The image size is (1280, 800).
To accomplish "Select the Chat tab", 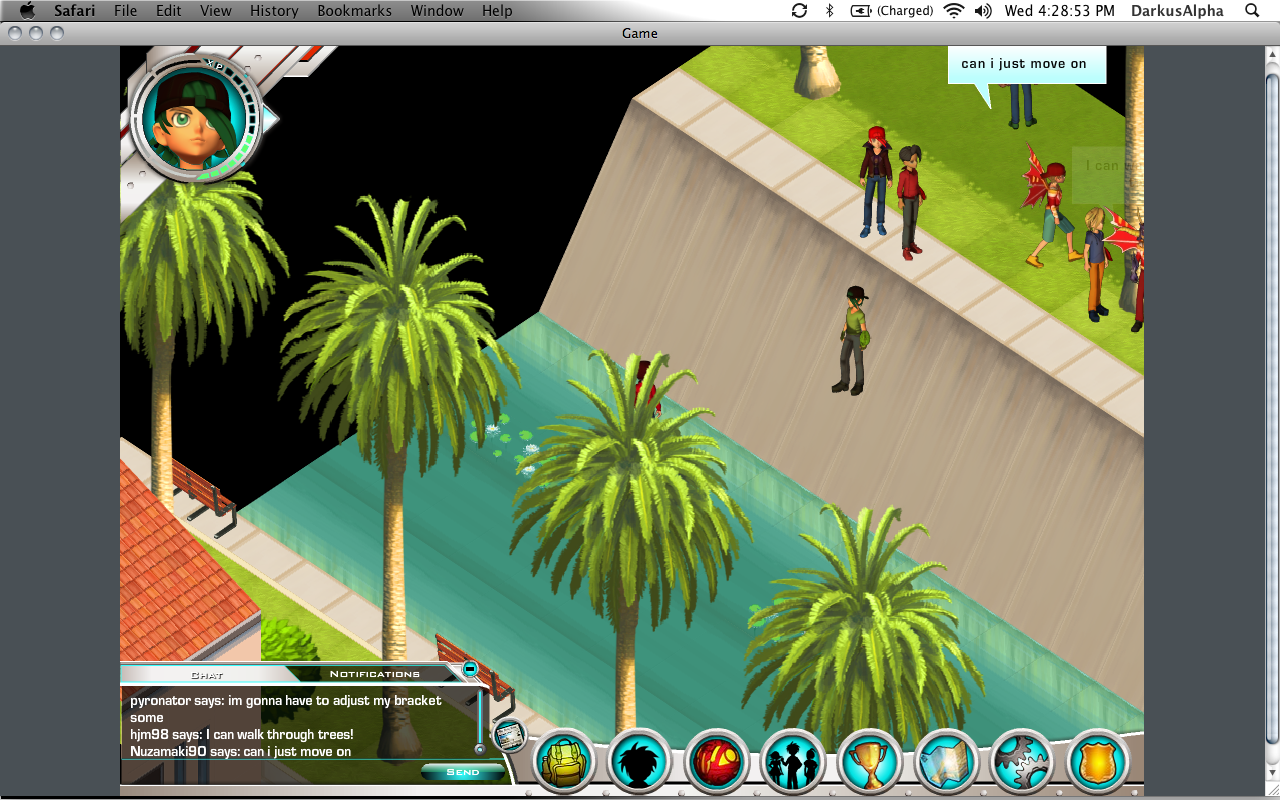I will tap(207, 675).
